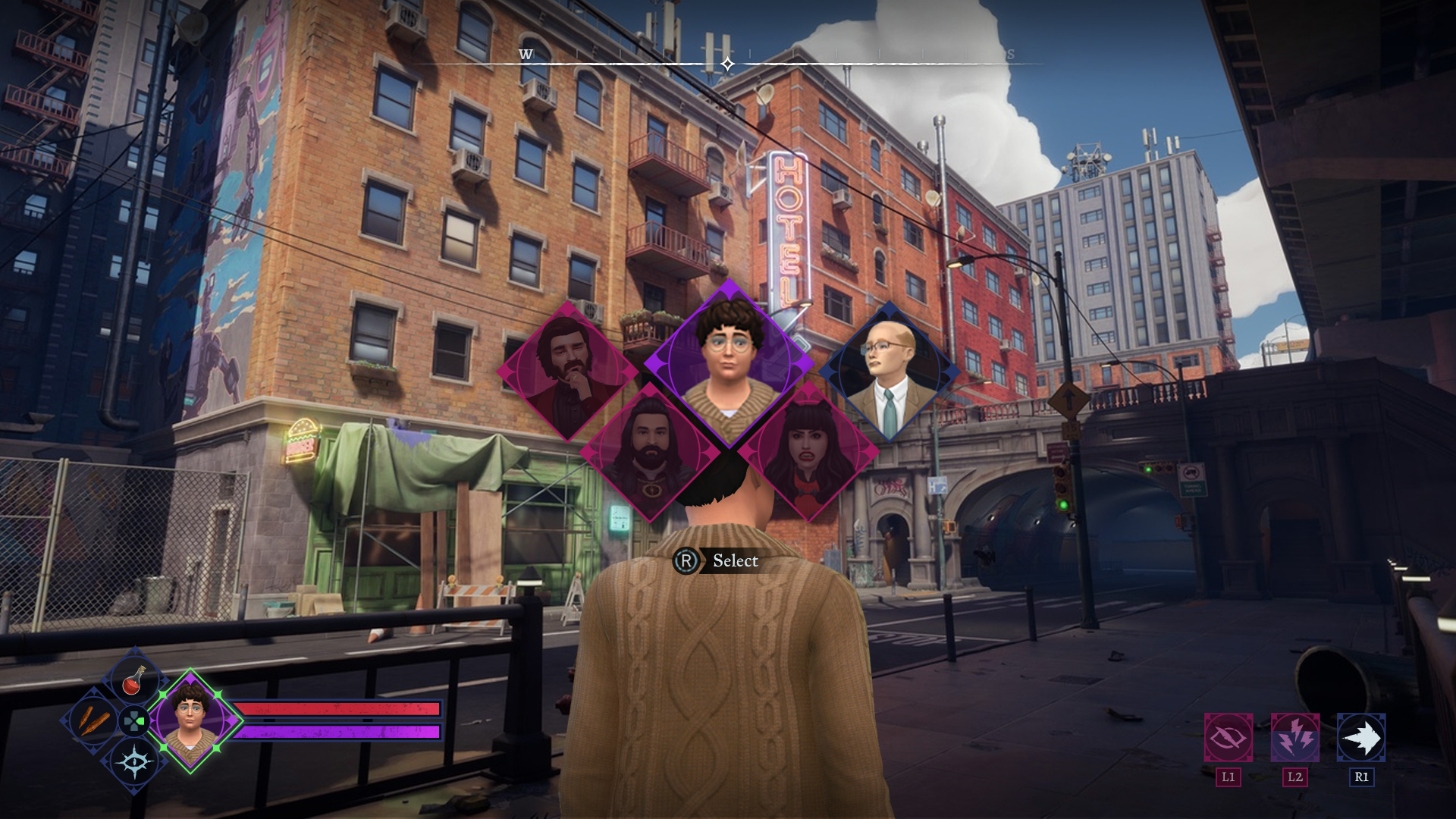The image size is (1456, 819).
Task: Use the white arrow dash ability
Action: tap(1361, 738)
